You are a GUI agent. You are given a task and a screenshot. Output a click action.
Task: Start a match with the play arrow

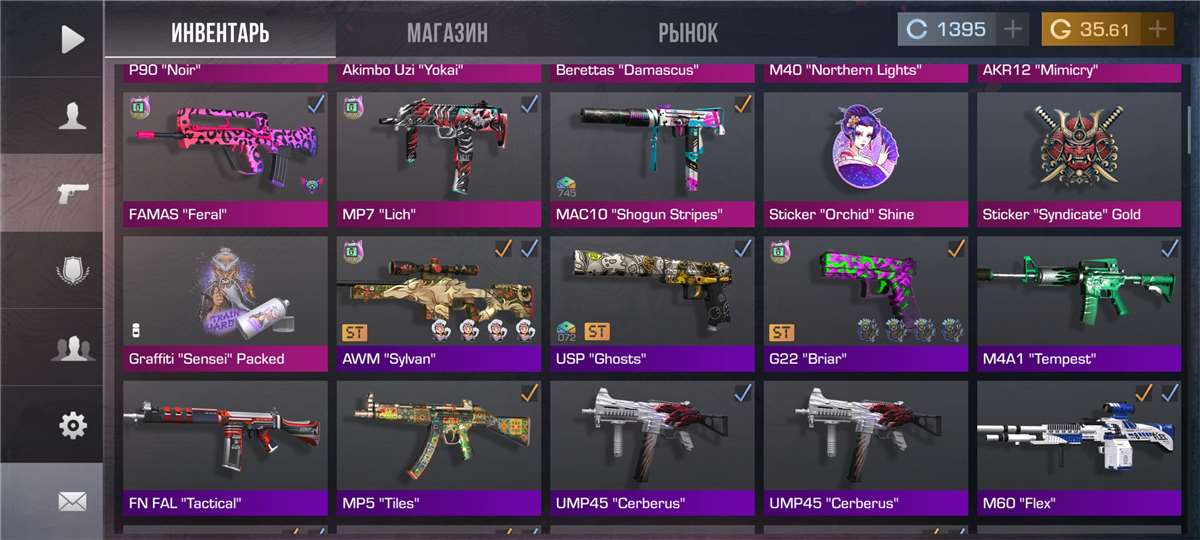tap(72, 39)
